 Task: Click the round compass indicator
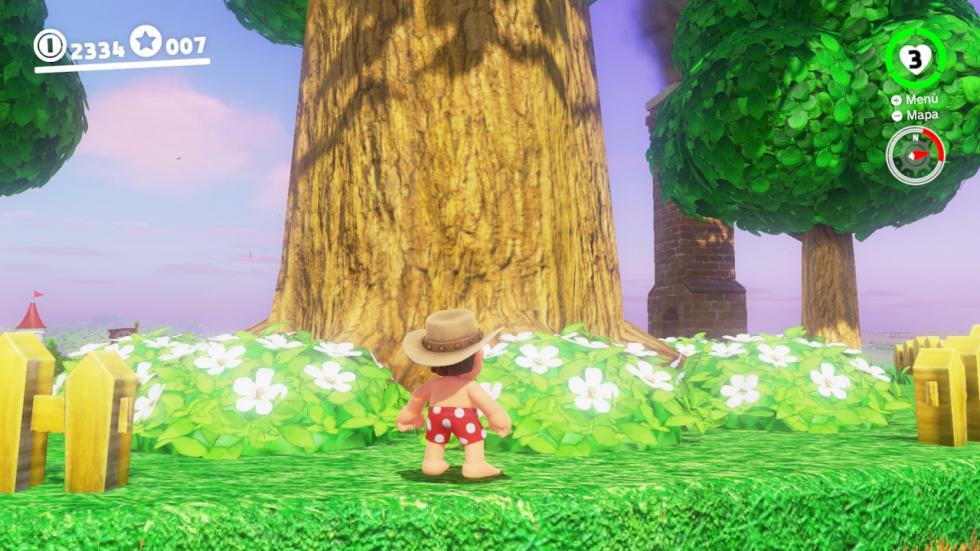[913, 156]
